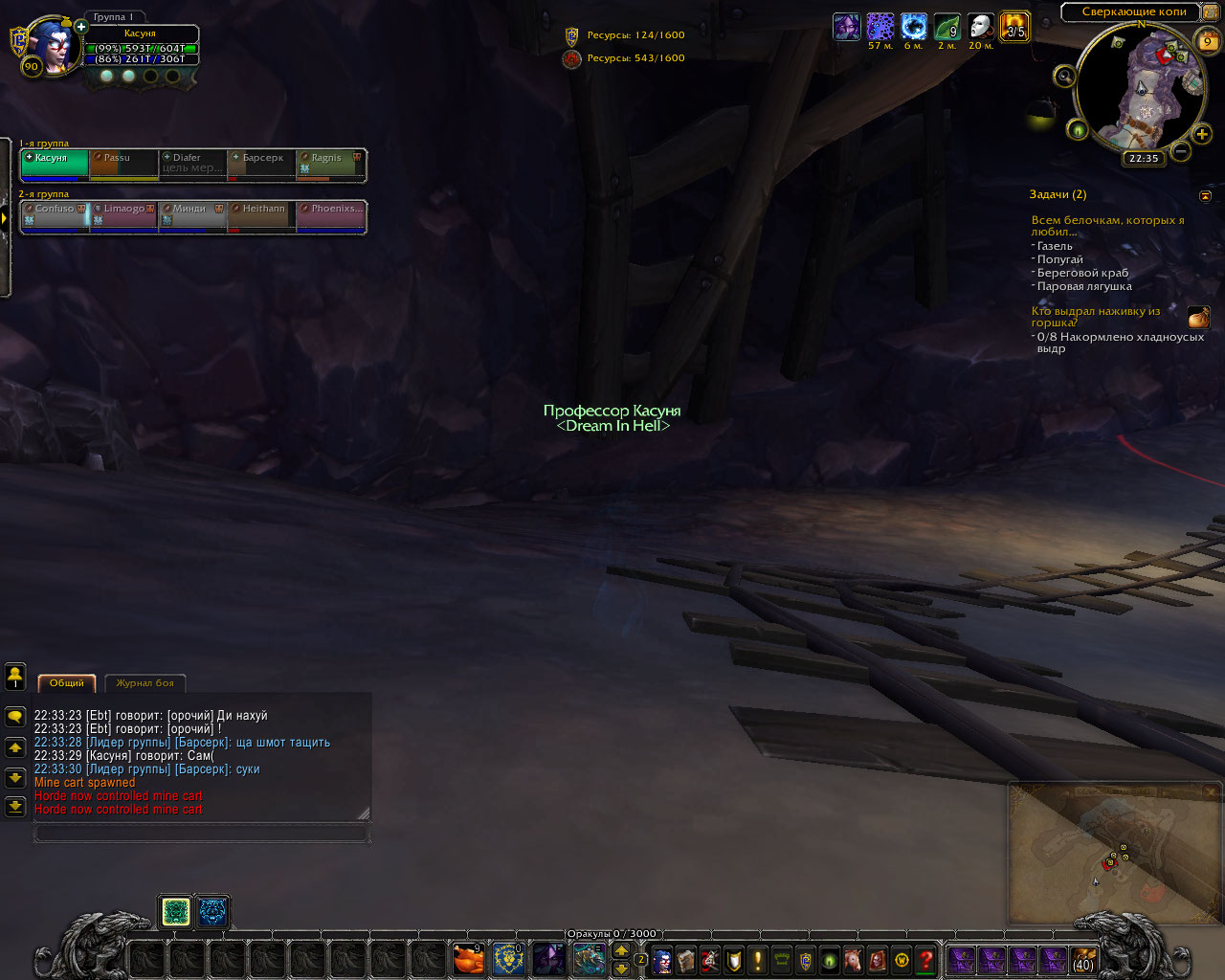
Task: Target Confuso in the second raid group
Action: (55, 215)
